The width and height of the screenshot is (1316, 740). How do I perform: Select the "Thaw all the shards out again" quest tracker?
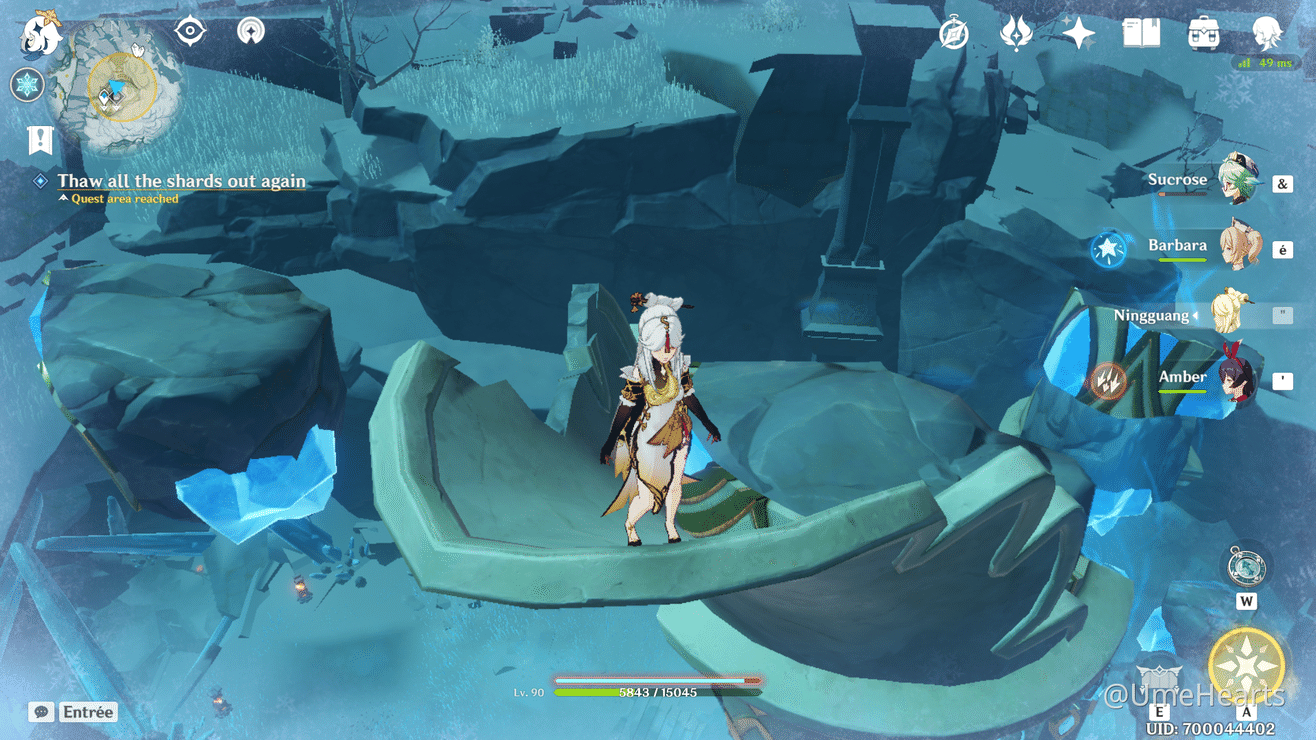(180, 181)
